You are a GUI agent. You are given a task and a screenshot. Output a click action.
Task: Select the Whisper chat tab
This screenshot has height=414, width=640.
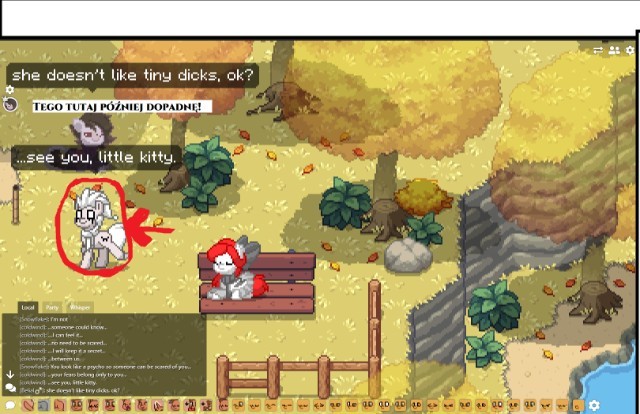click(x=81, y=307)
